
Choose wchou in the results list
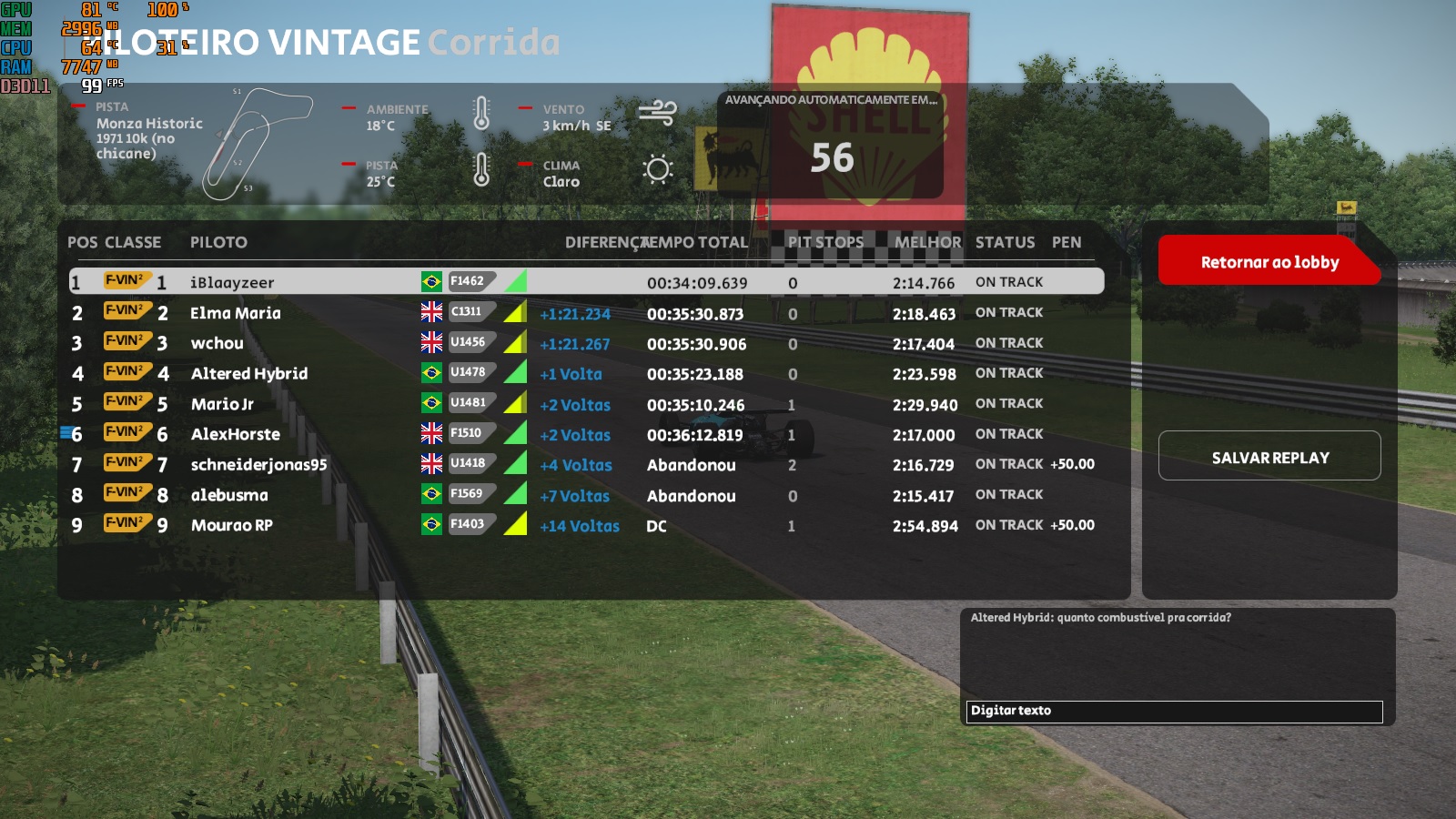click(x=217, y=343)
